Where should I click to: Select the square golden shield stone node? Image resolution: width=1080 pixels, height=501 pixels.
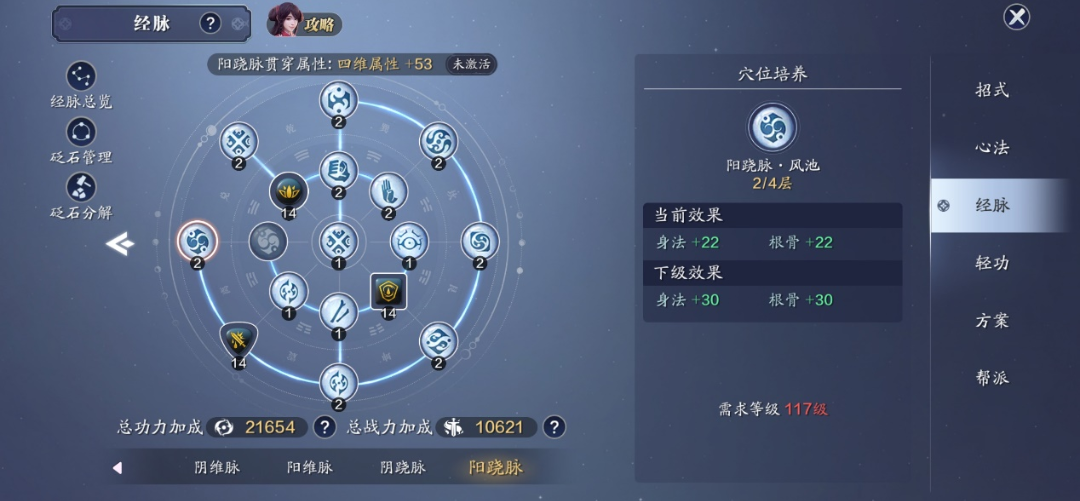388,291
